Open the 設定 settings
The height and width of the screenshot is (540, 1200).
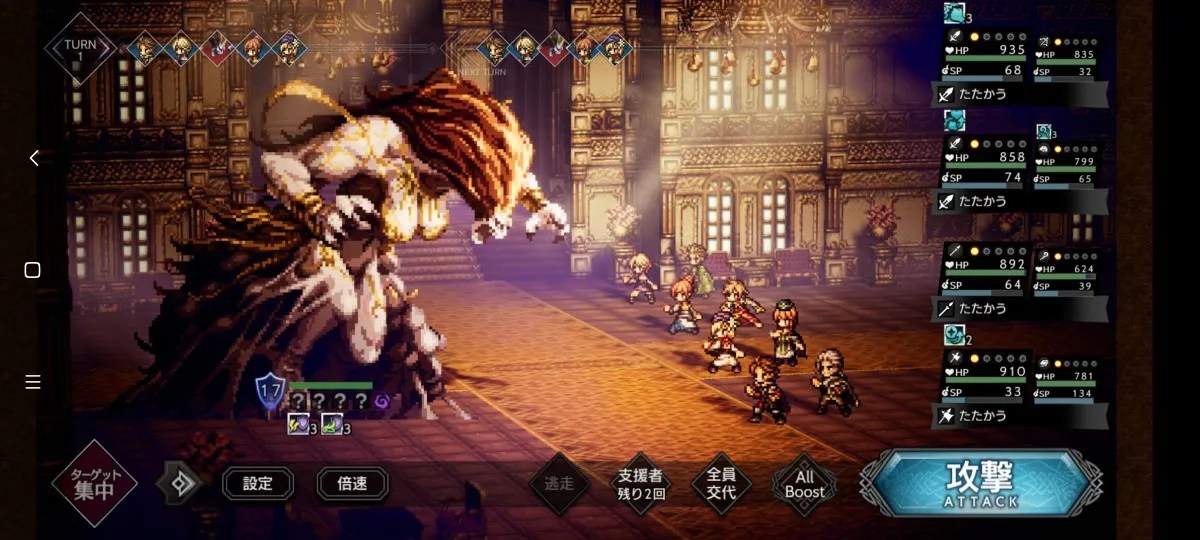258,484
